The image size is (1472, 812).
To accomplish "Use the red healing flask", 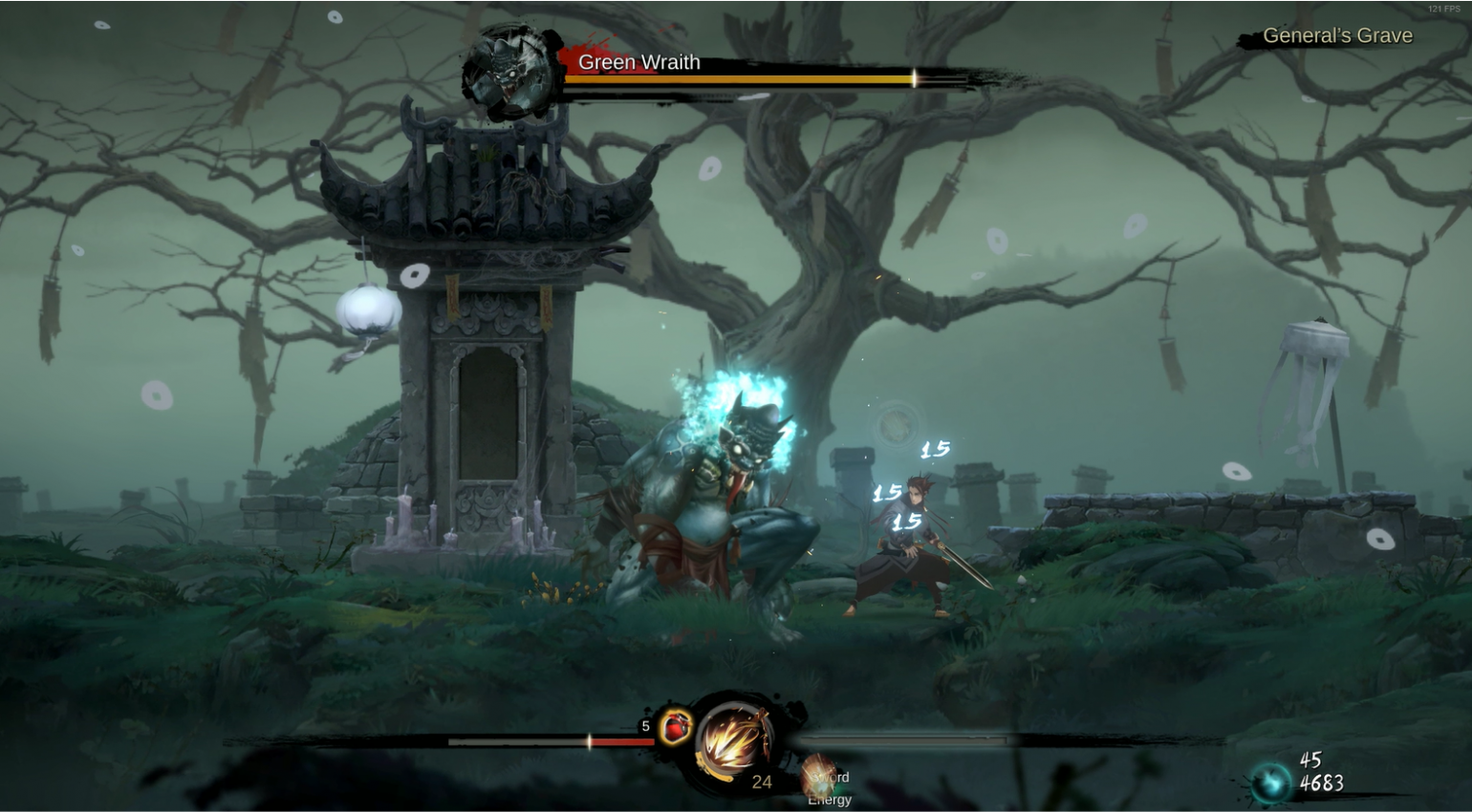I will (676, 727).
